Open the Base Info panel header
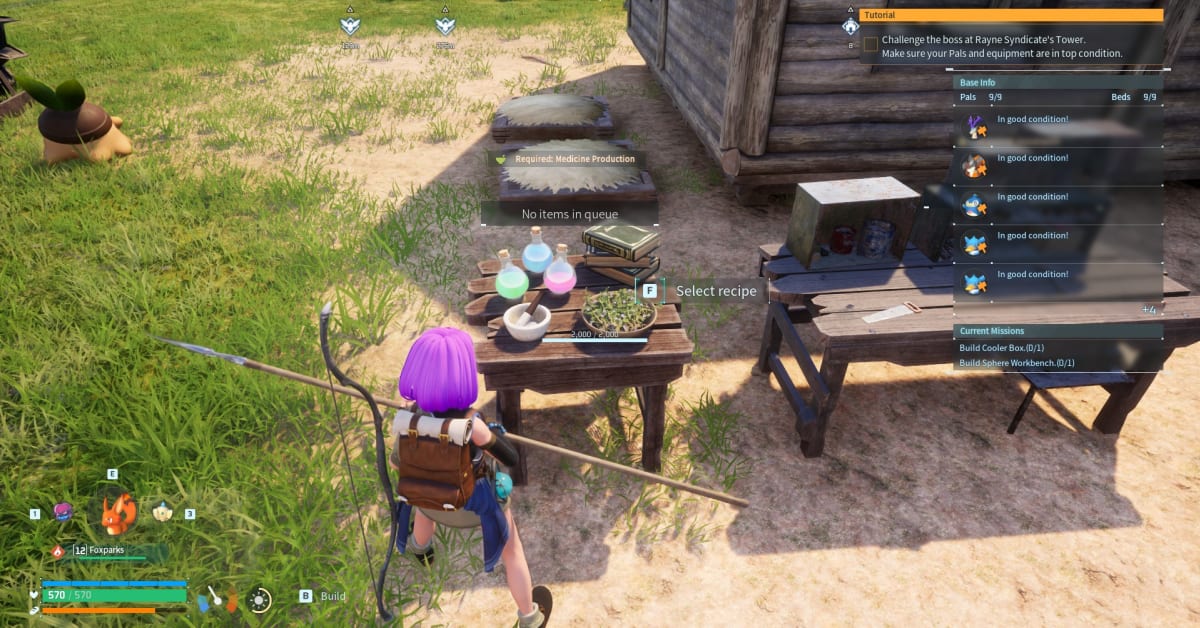The width and height of the screenshot is (1200, 628). (1057, 82)
